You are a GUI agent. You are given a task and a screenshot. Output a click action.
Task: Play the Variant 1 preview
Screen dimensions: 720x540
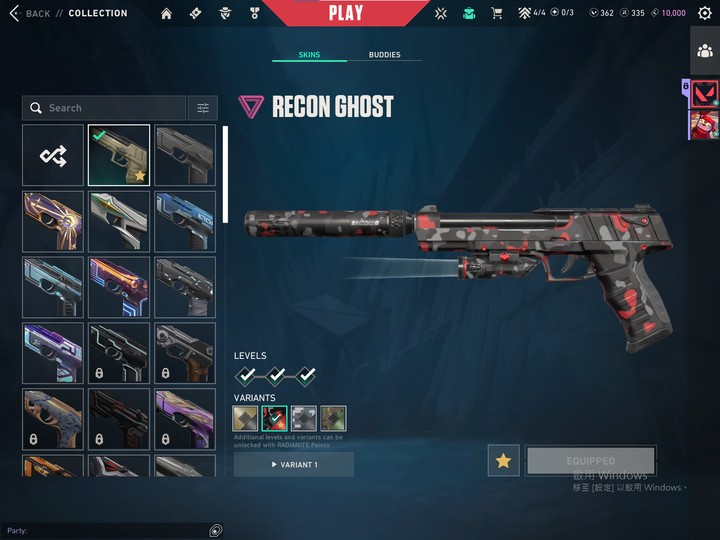[x=294, y=465]
